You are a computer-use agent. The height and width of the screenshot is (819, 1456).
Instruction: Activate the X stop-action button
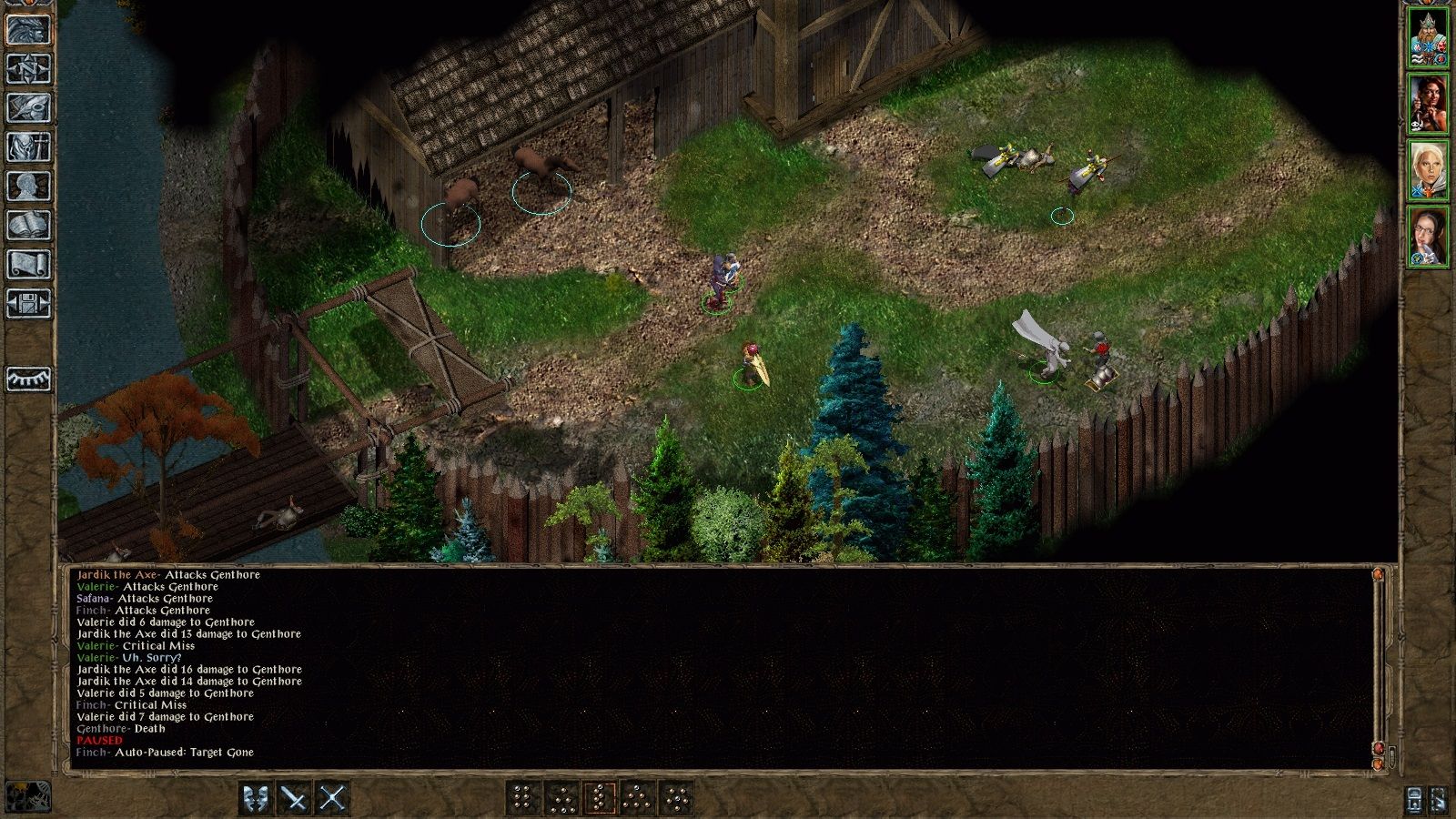click(331, 800)
